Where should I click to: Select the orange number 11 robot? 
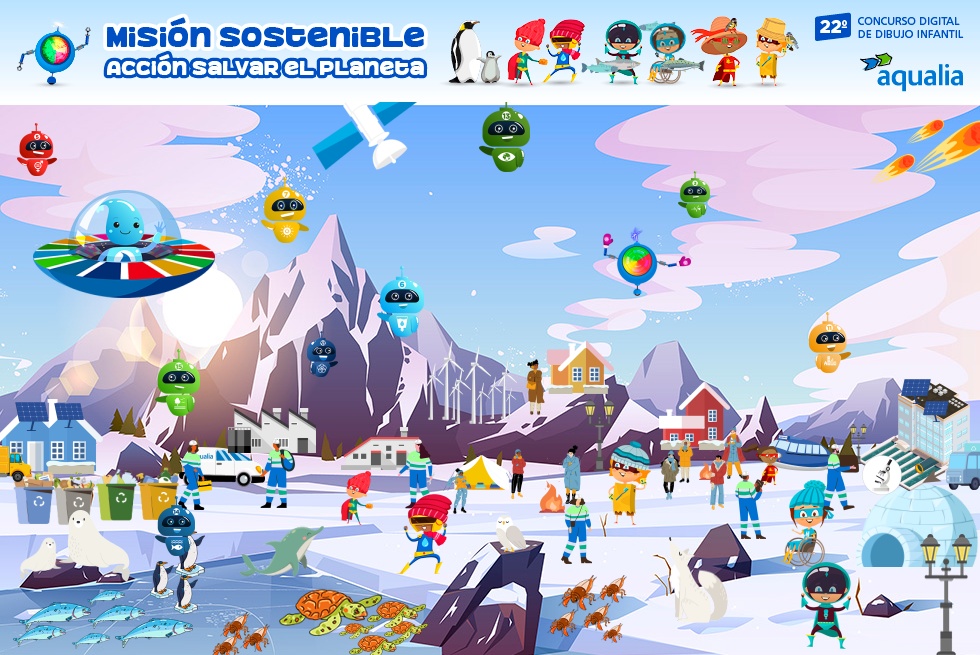(828, 345)
